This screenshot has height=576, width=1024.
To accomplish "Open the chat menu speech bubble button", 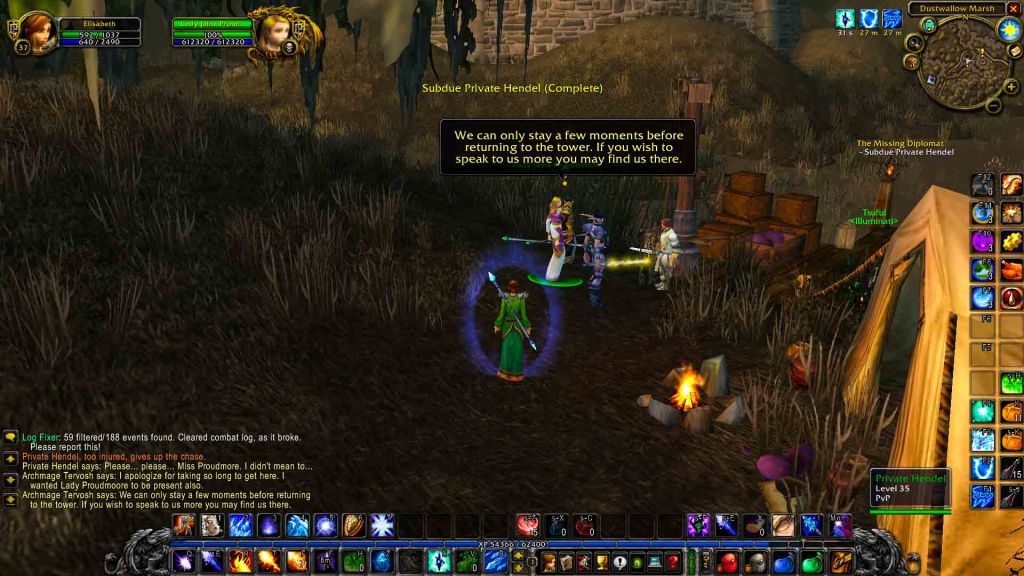I will [x=10, y=437].
